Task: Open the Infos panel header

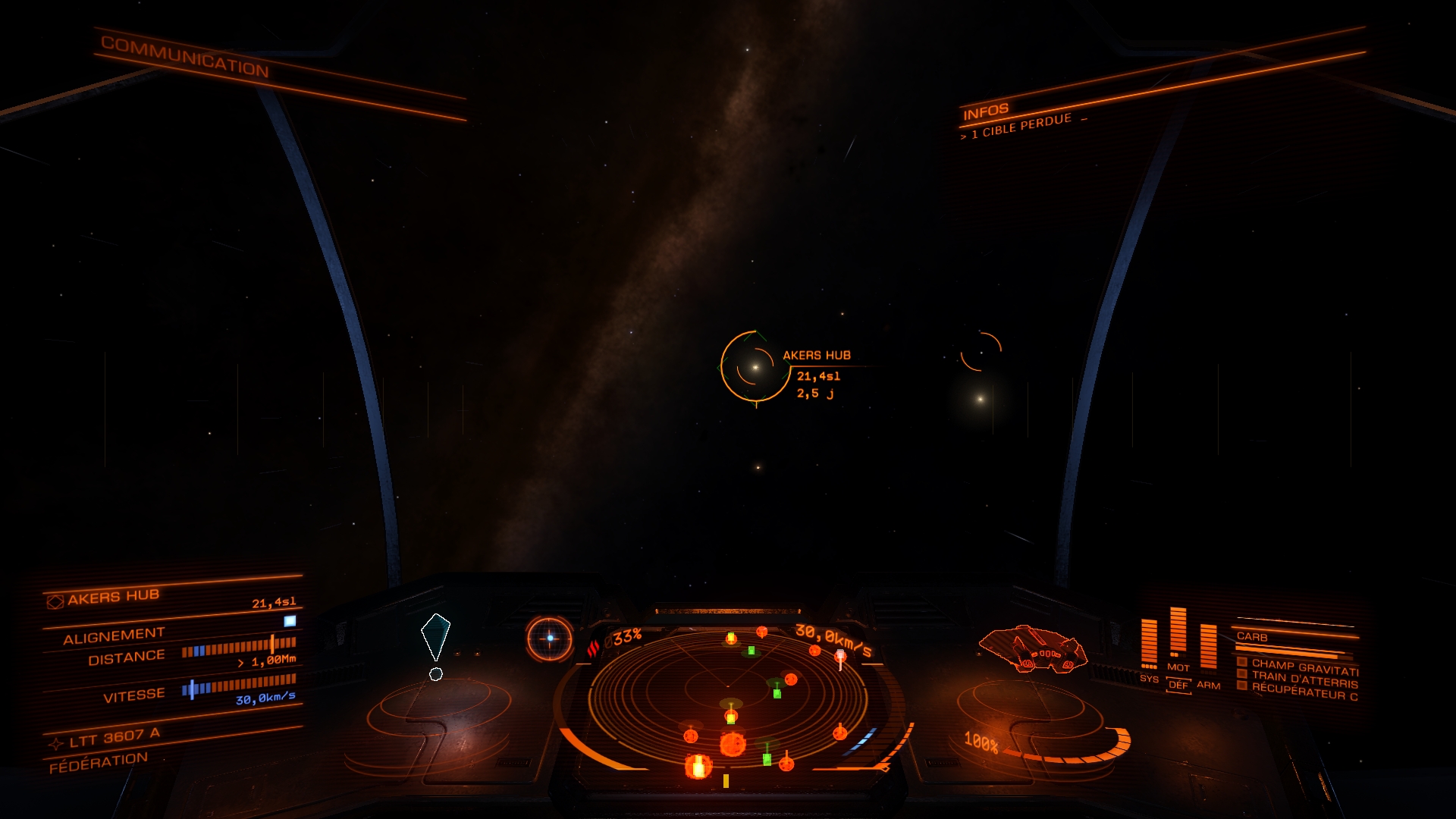Action: pos(985,112)
